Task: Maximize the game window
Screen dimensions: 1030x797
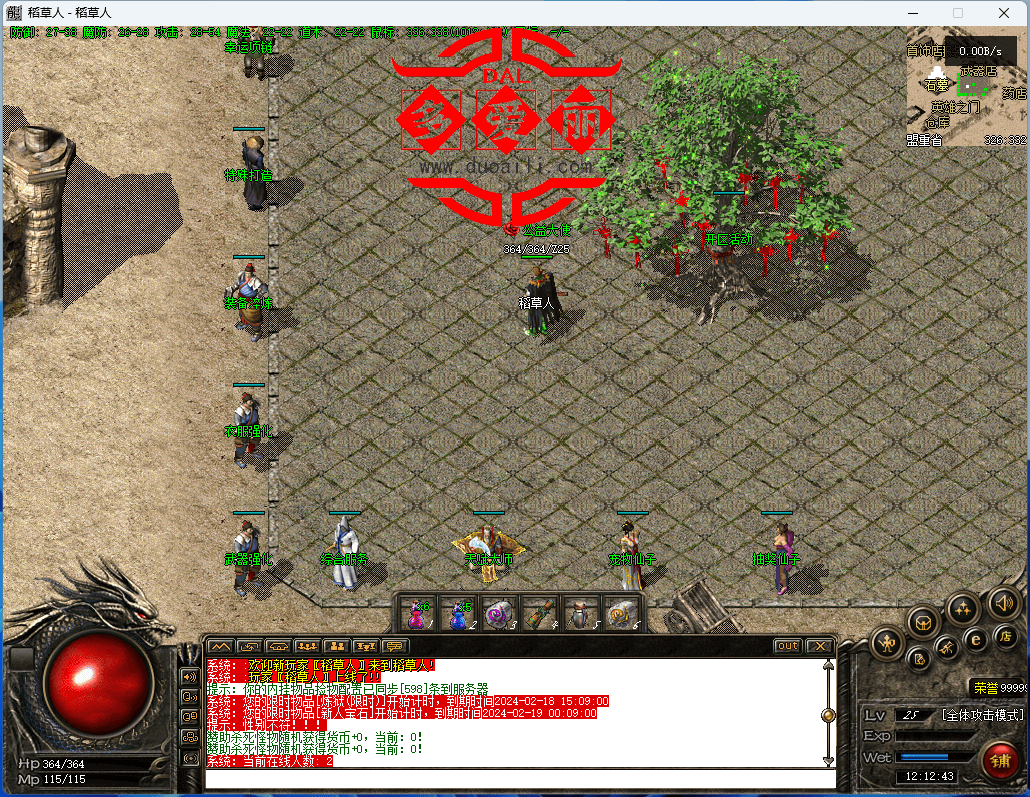Action: click(x=958, y=13)
